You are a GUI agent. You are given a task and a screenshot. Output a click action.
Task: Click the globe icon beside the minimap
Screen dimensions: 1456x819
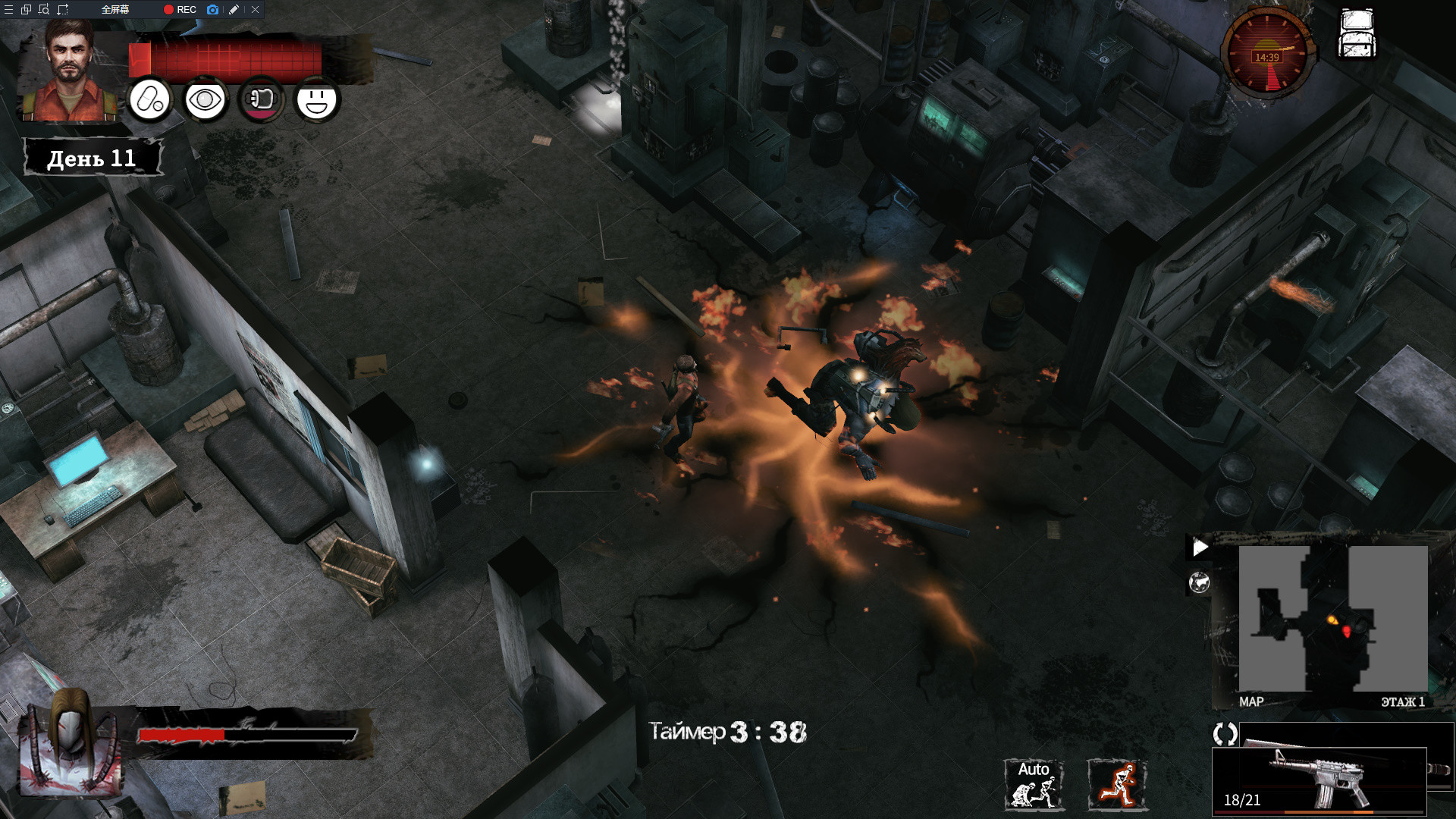(x=1199, y=582)
